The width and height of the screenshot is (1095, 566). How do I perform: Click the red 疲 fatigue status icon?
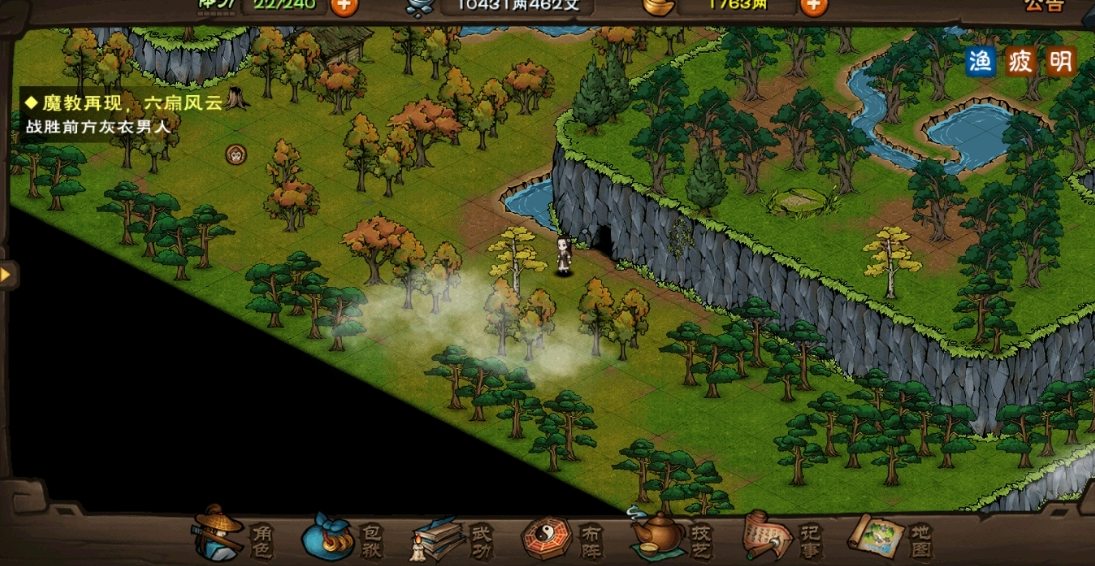tap(1020, 62)
